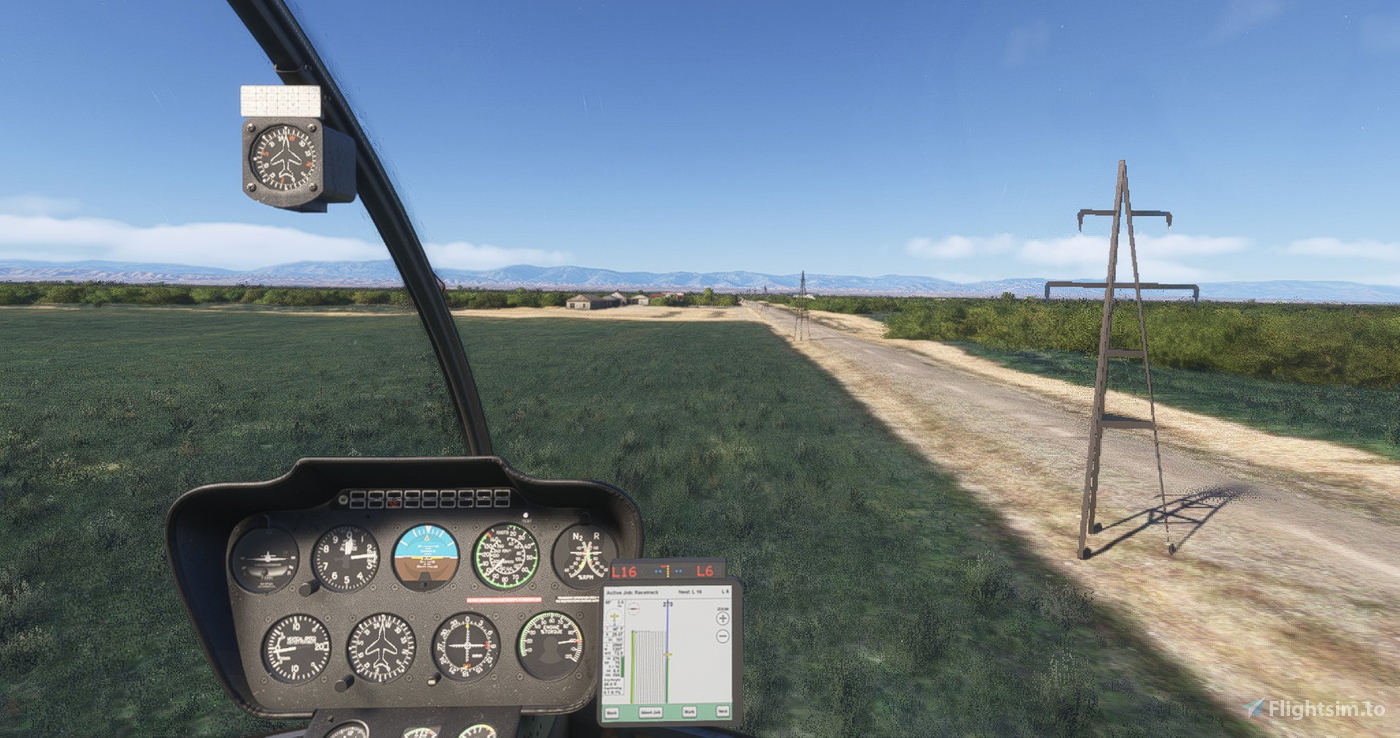Click the vertical speed indicator
This screenshot has width=1400, height=738.
pos(295,646)
